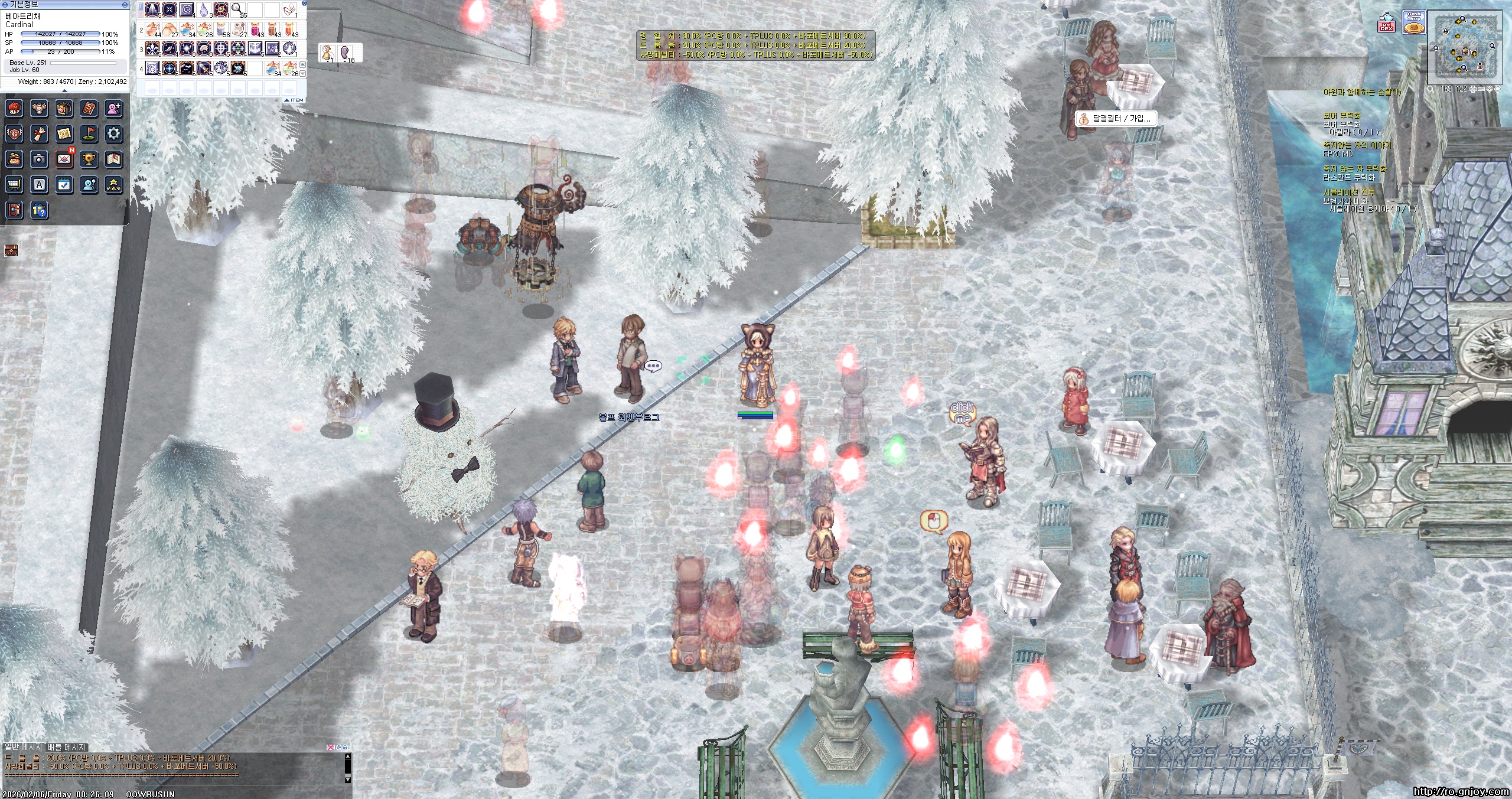Viewport: 1512px width, 799px height.
Task: Close the hotkey skill bar
Action: pyautogui.click(x=304, y=3)
